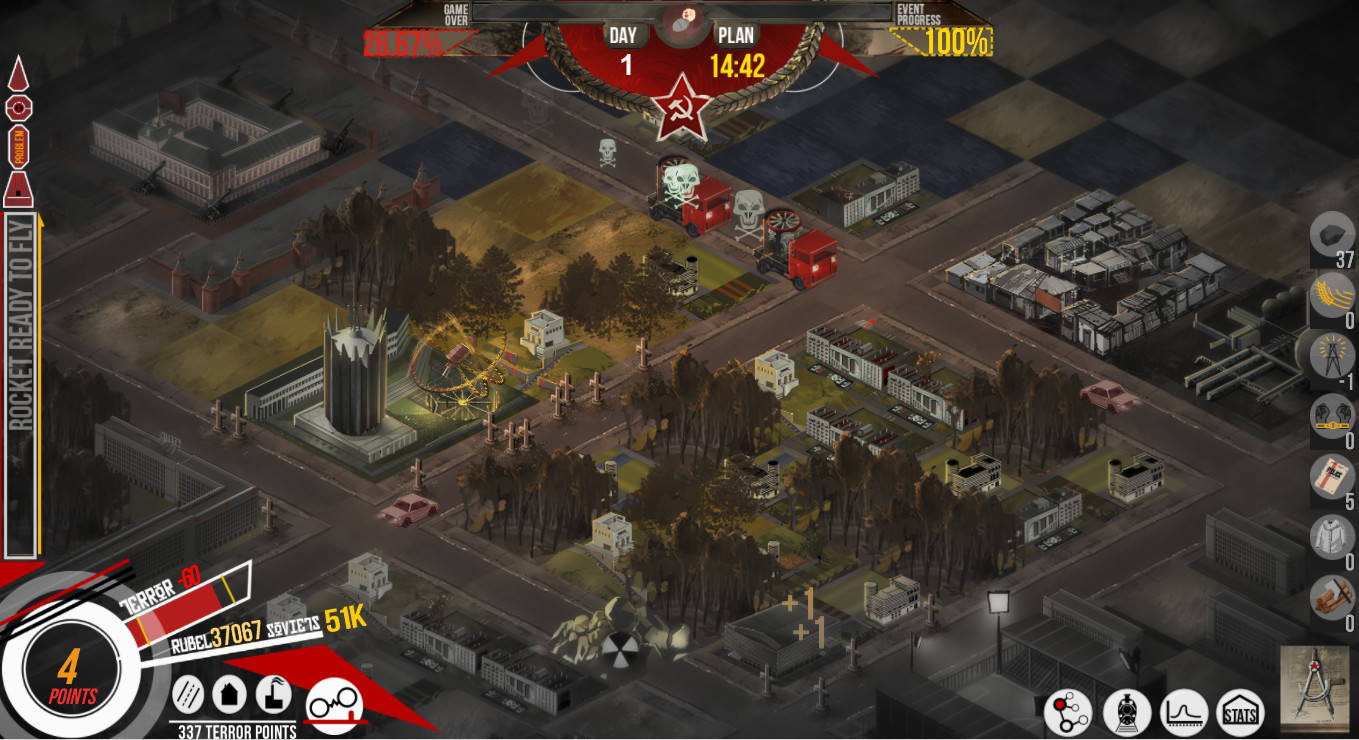Open the graph chart icon near STATS
The width and height of the screenshot is (1359, 740).
(1183, 711)
